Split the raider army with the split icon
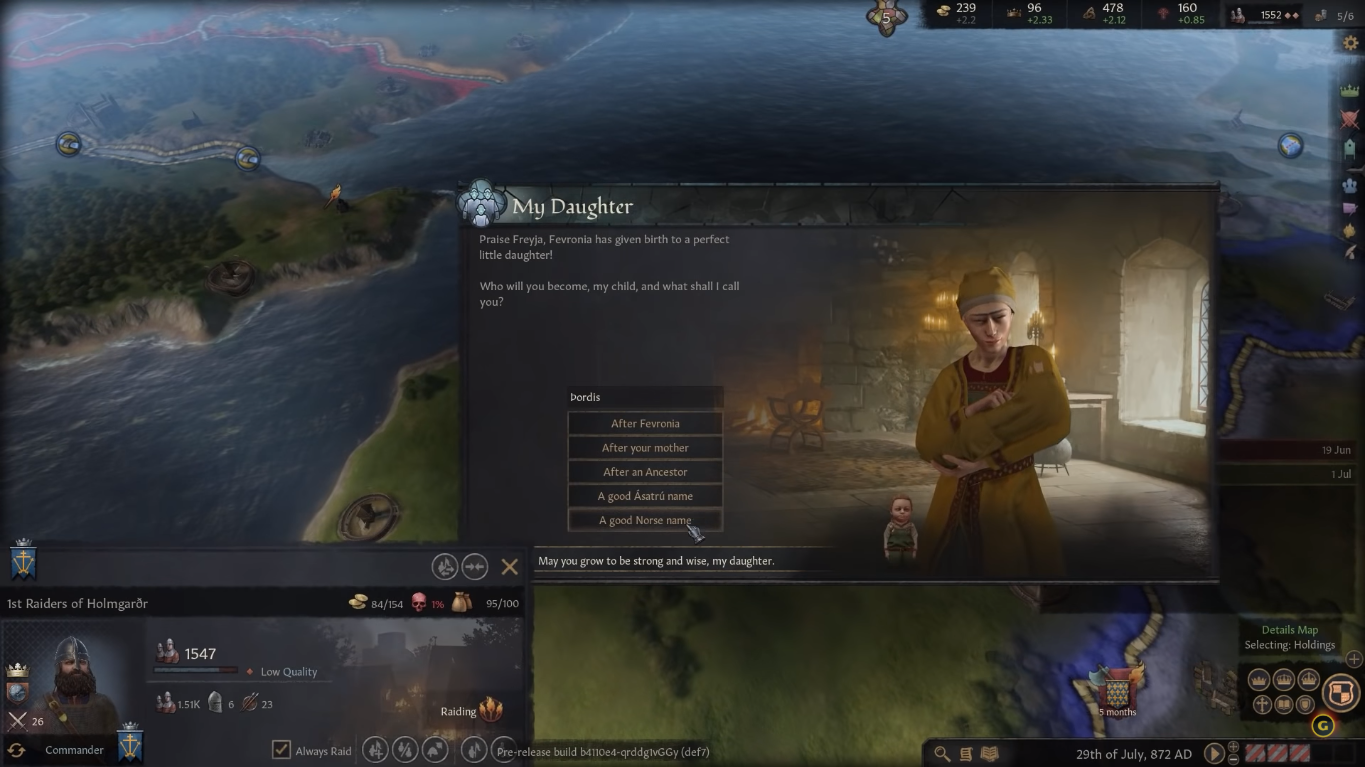Image resolution: width=1365 pixels, height=767 pixels. pos(445,566)
